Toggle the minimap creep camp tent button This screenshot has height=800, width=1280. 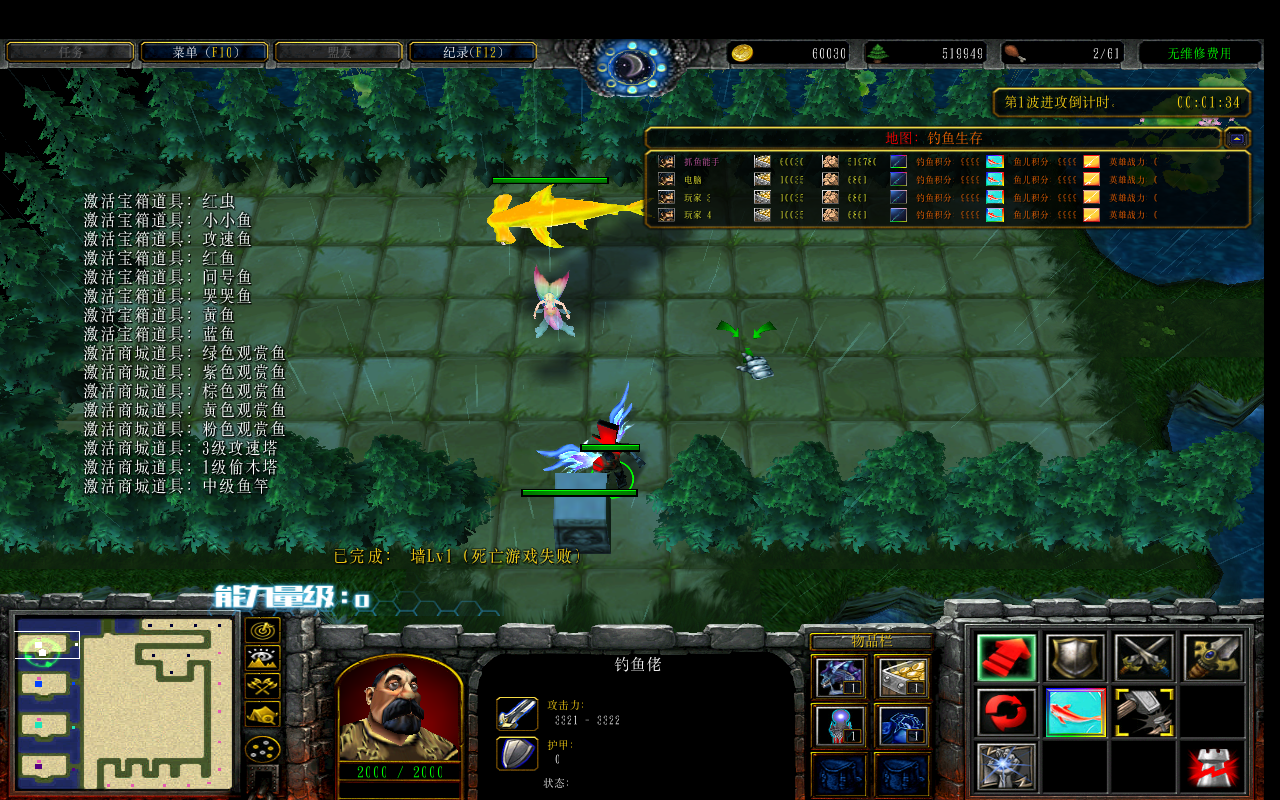point(263,714)
